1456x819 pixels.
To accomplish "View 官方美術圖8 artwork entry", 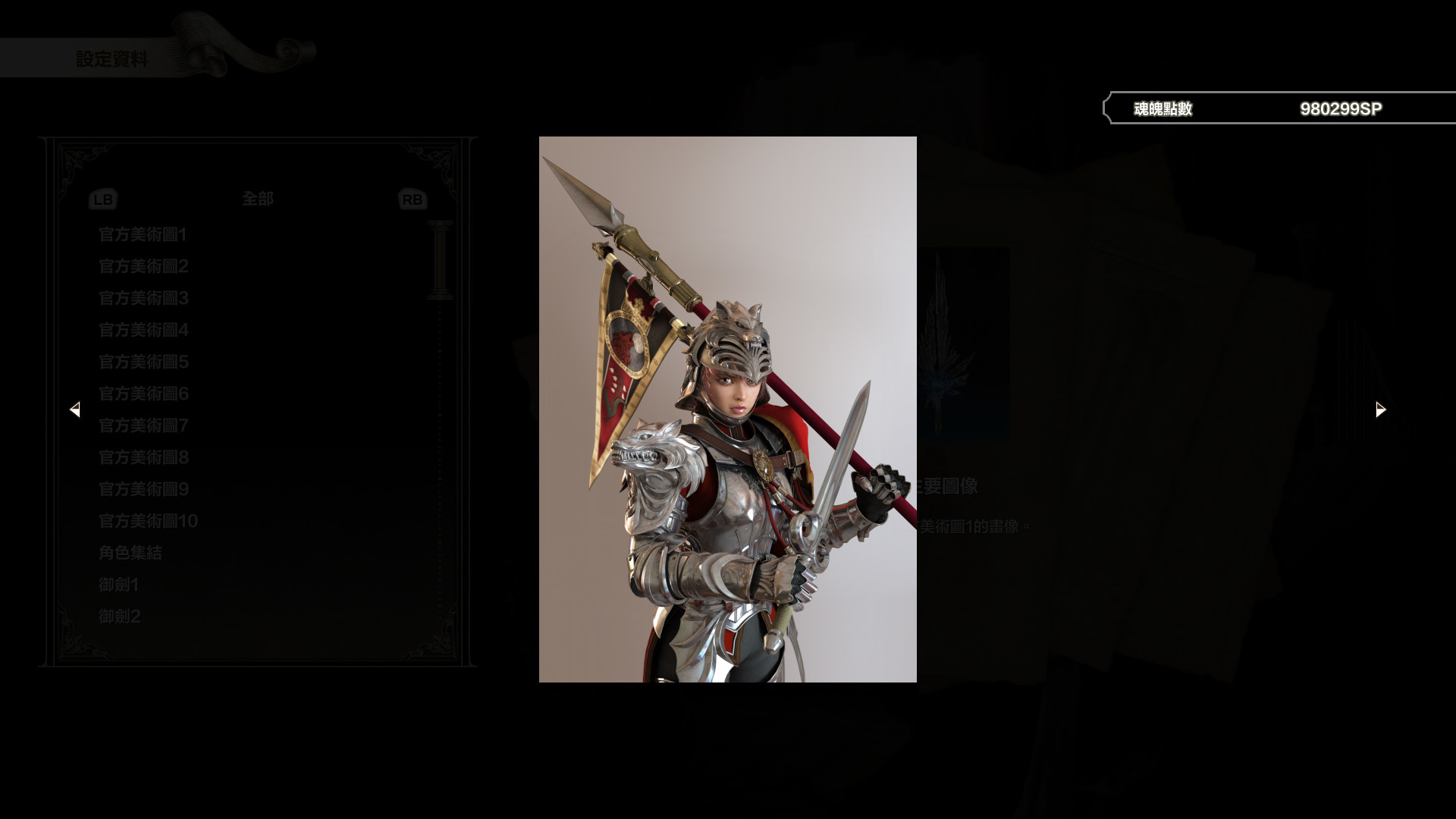I will click(x=142, y=458).
